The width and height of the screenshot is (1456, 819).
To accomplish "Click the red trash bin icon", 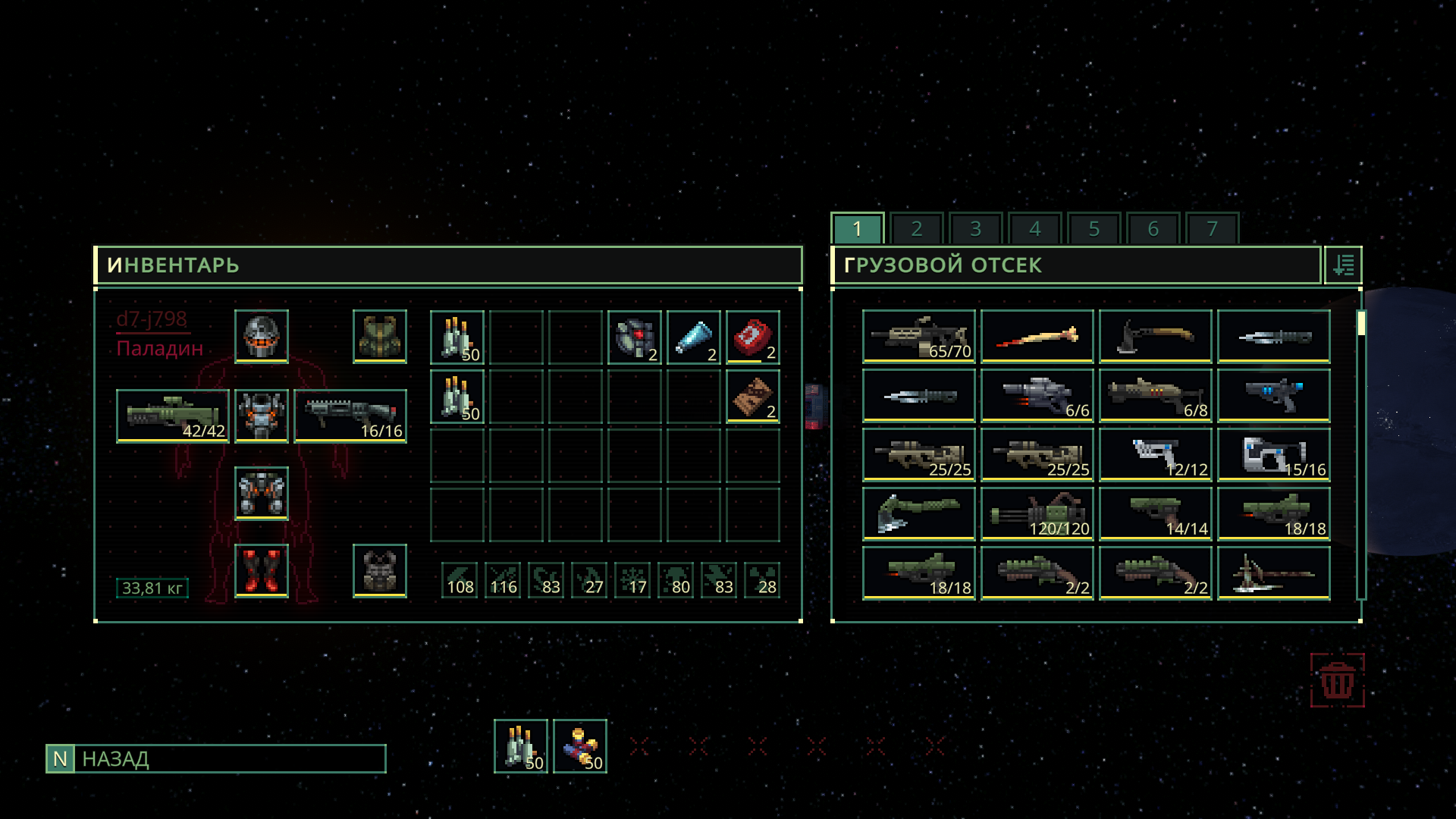I will pos(1337,680).
